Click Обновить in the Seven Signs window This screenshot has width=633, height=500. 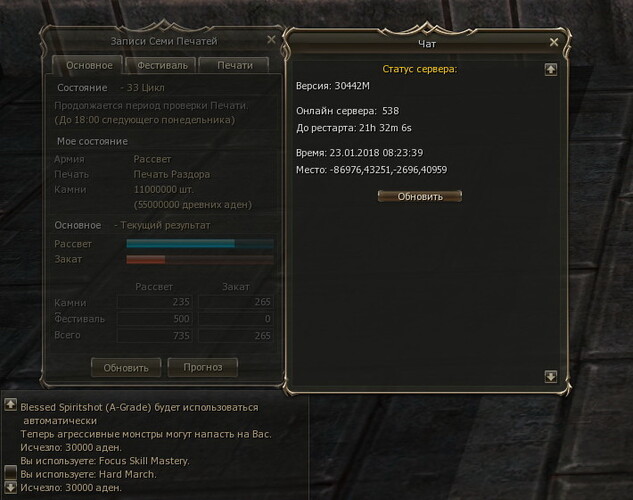click(x=126, y=367)
